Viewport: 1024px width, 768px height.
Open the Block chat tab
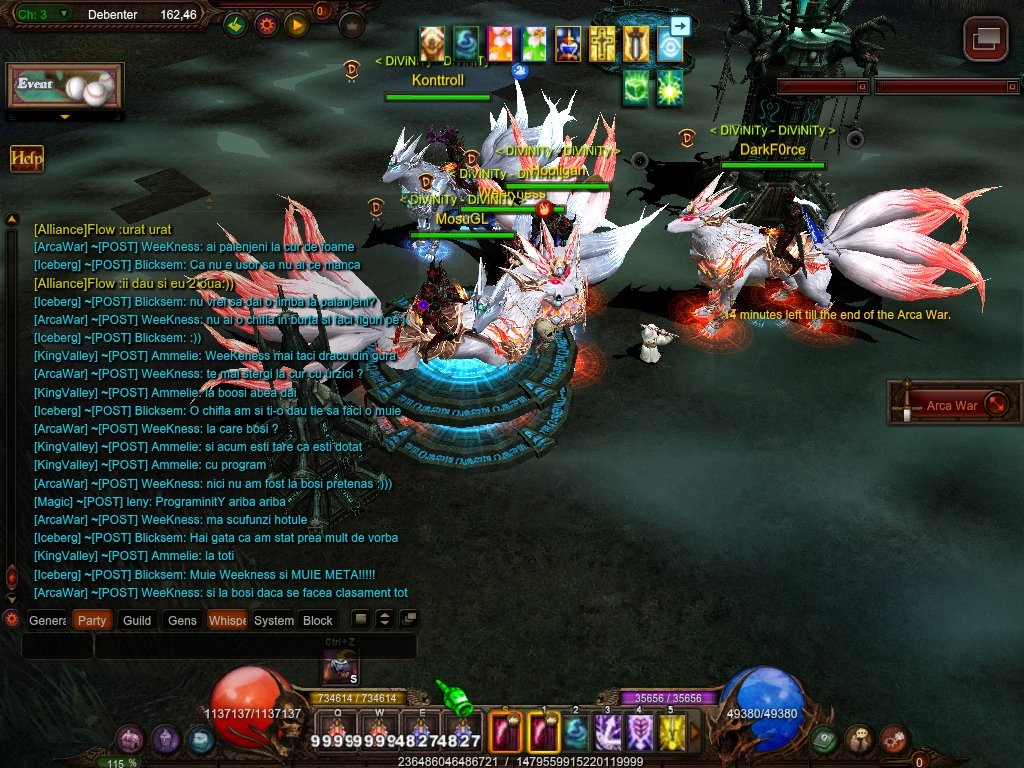tap(318, 620)
